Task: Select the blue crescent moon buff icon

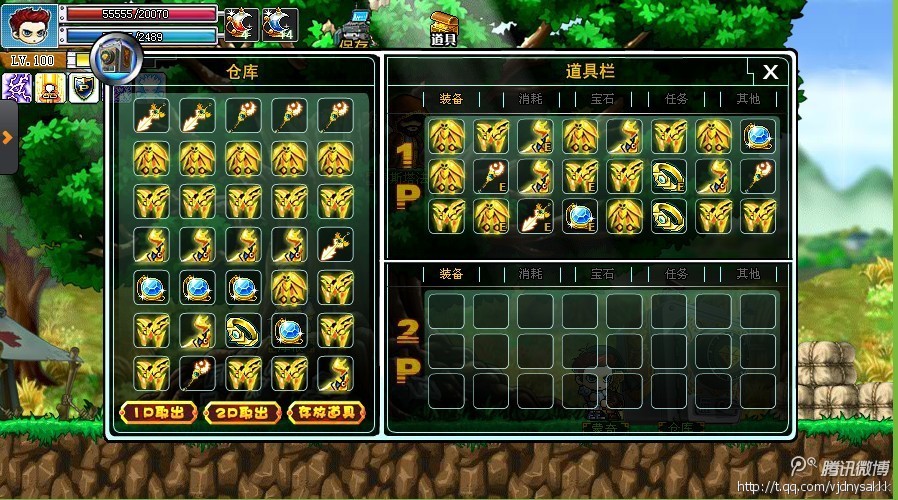Action: 280,24
